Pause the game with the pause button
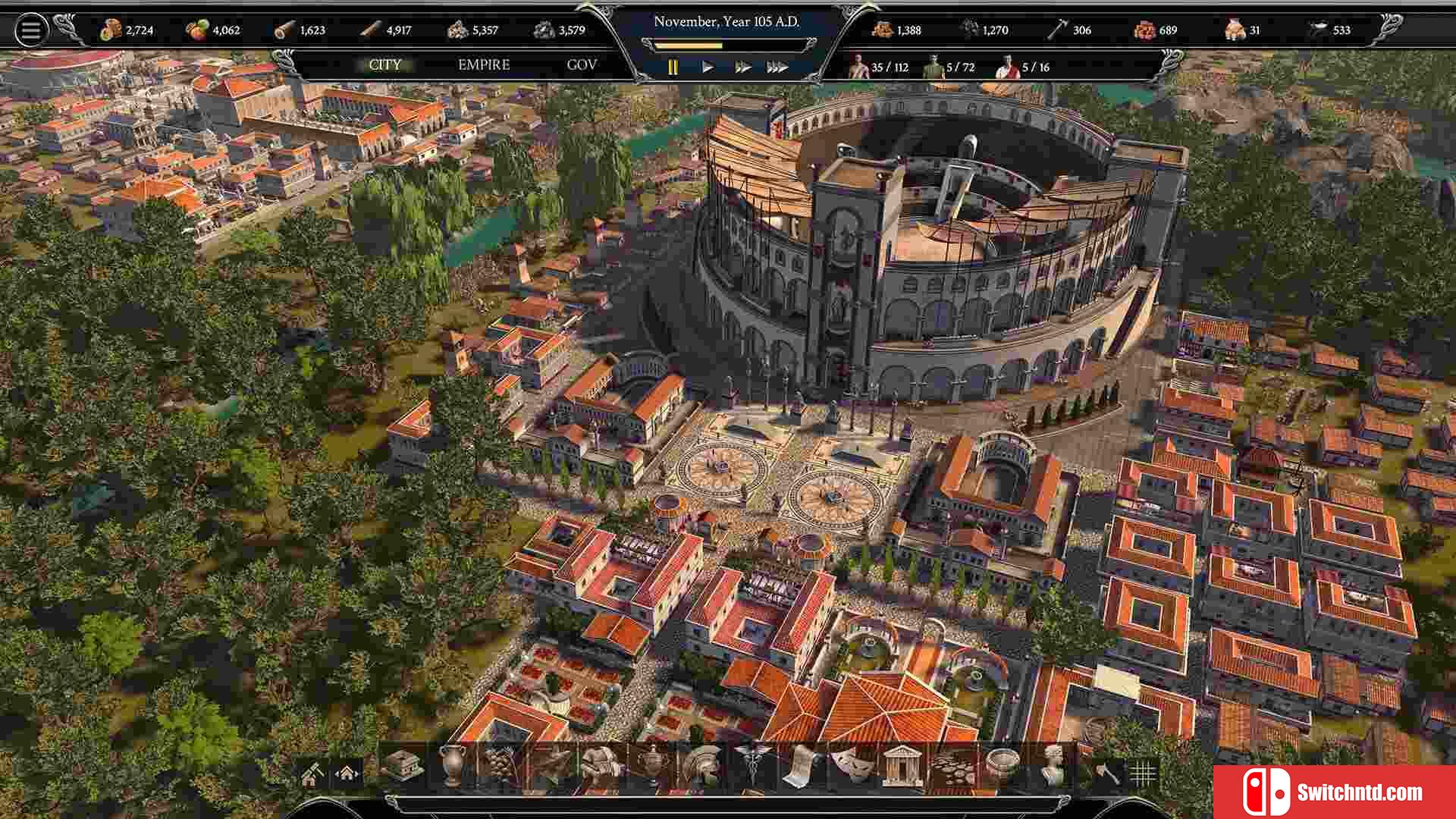 673,67
